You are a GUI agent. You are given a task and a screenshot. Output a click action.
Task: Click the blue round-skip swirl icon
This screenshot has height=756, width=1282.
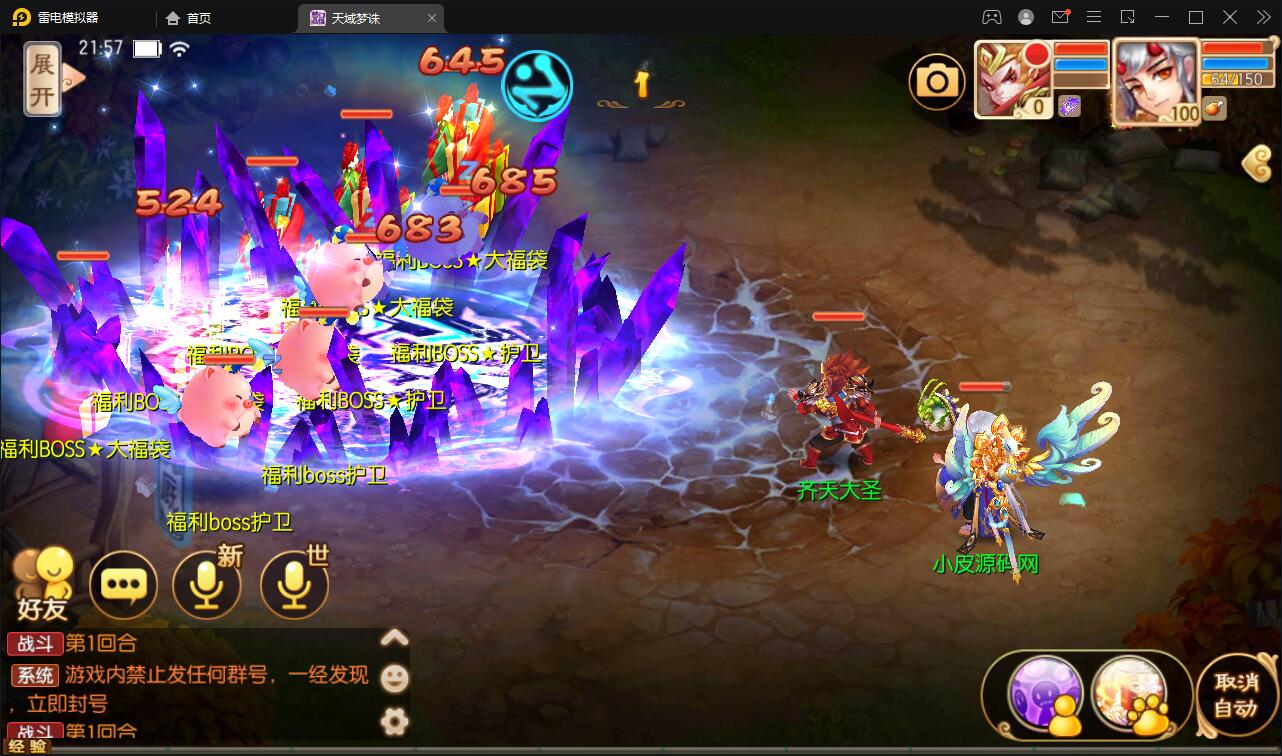pyautogui.click(x=537, y=85)
